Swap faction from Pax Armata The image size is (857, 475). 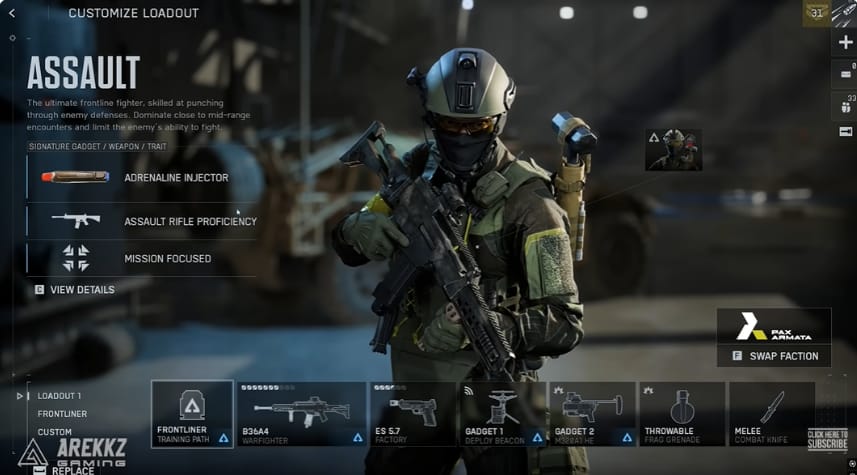pos(774,355)
